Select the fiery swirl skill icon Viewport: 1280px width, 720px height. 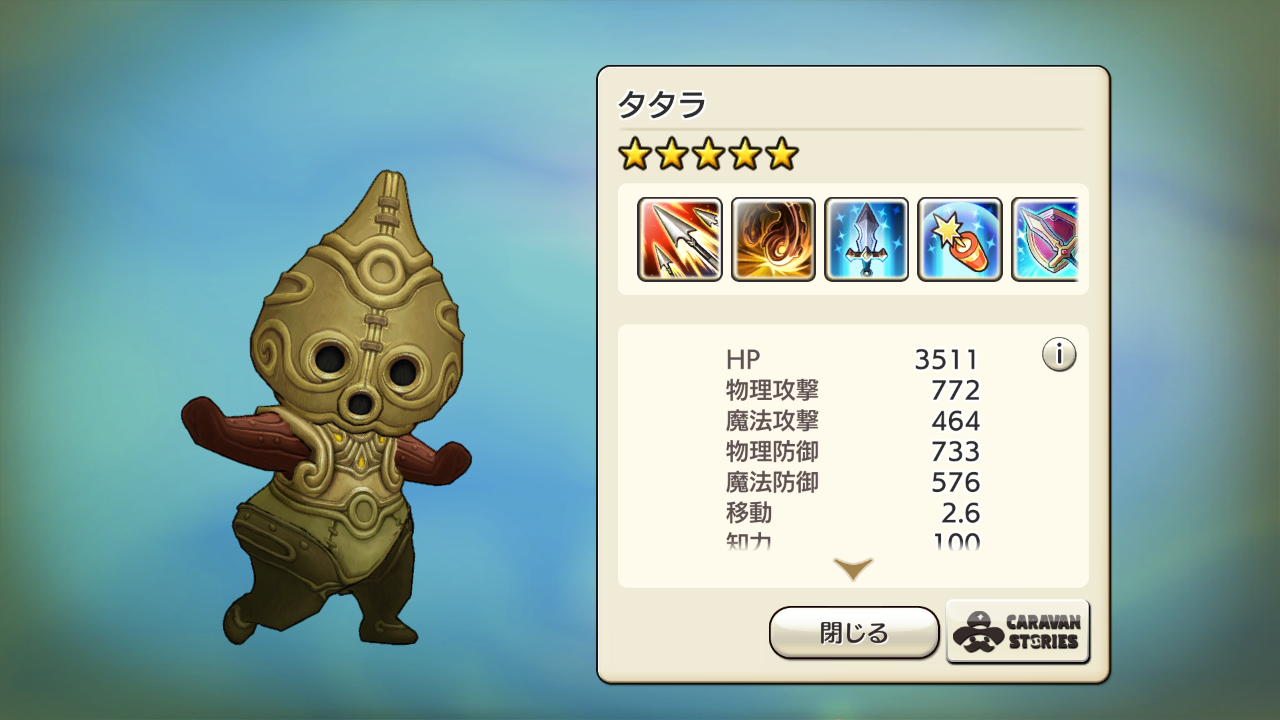click(773, 239)
